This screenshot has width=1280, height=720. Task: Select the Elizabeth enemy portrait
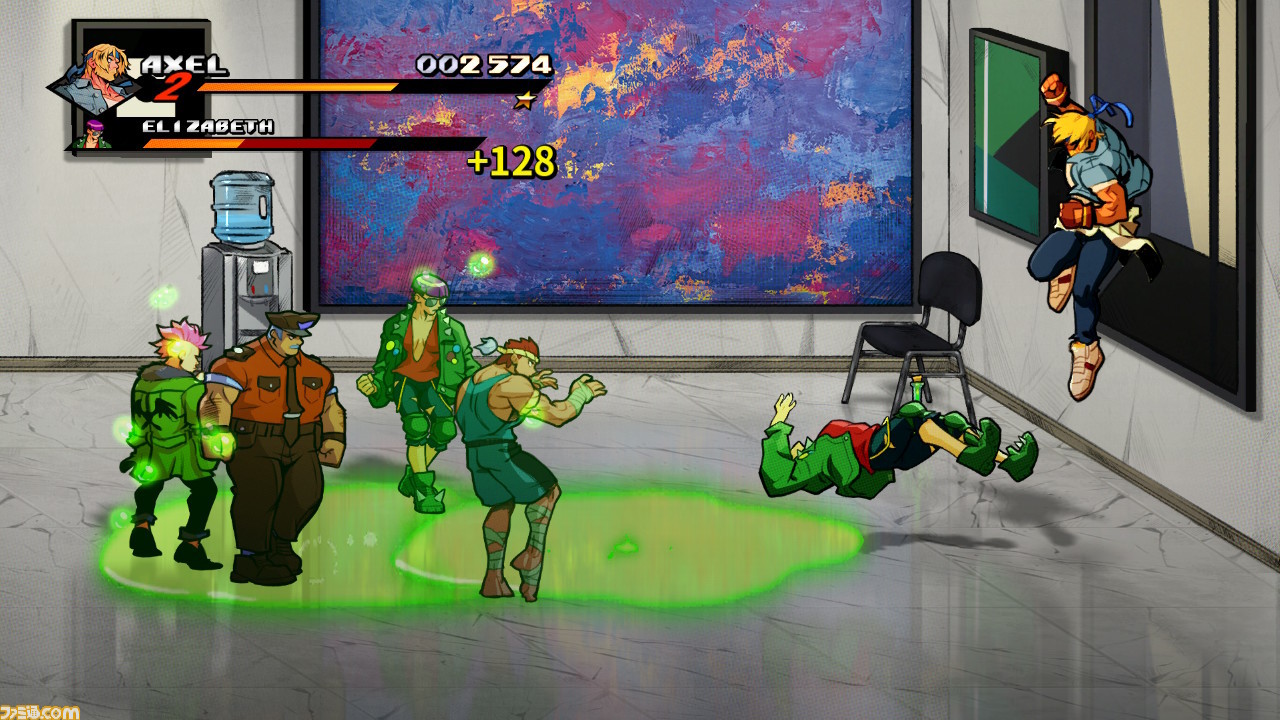pos(93,133)
